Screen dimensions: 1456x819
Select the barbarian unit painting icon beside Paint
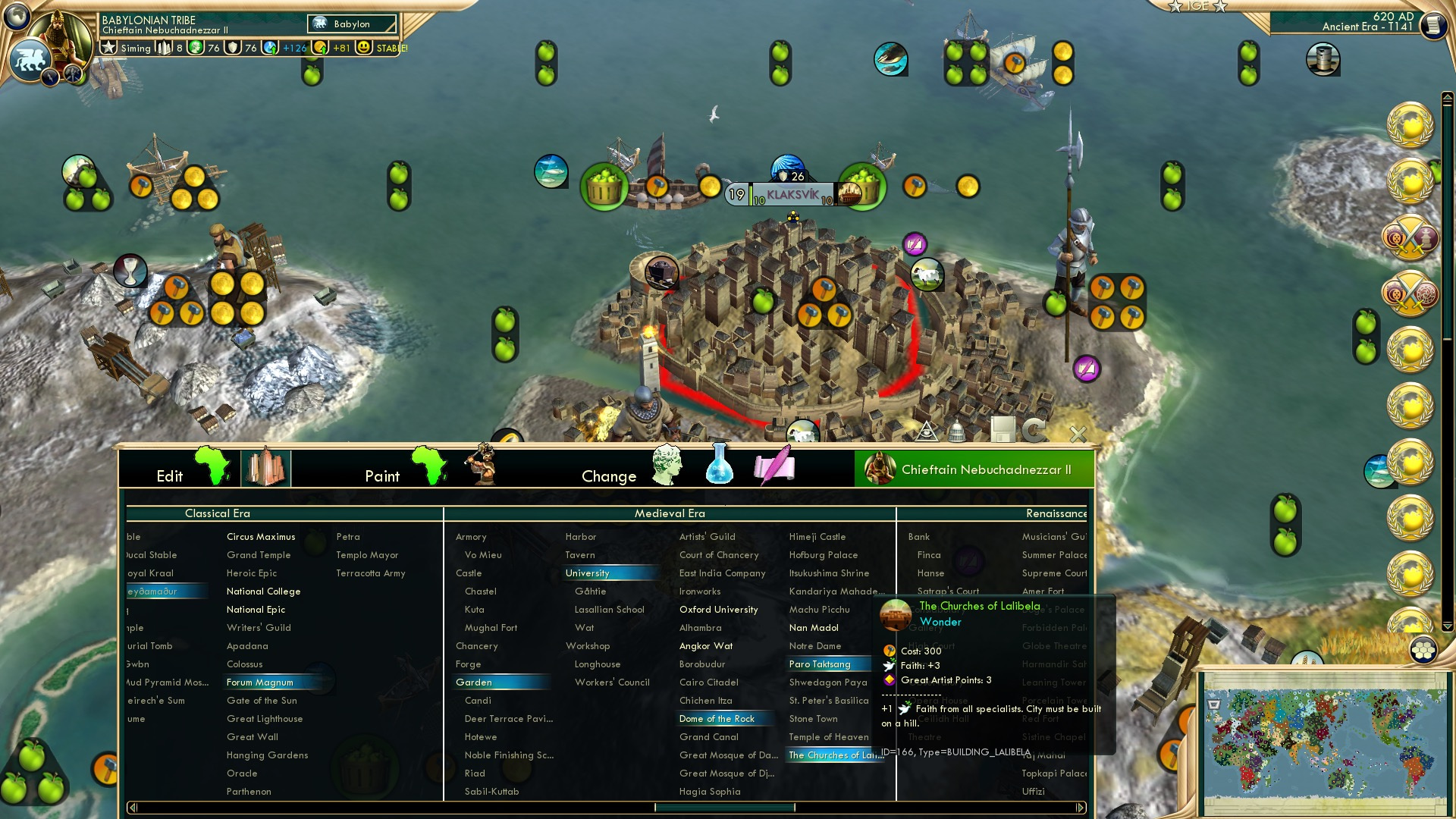[x=483, y=466]
